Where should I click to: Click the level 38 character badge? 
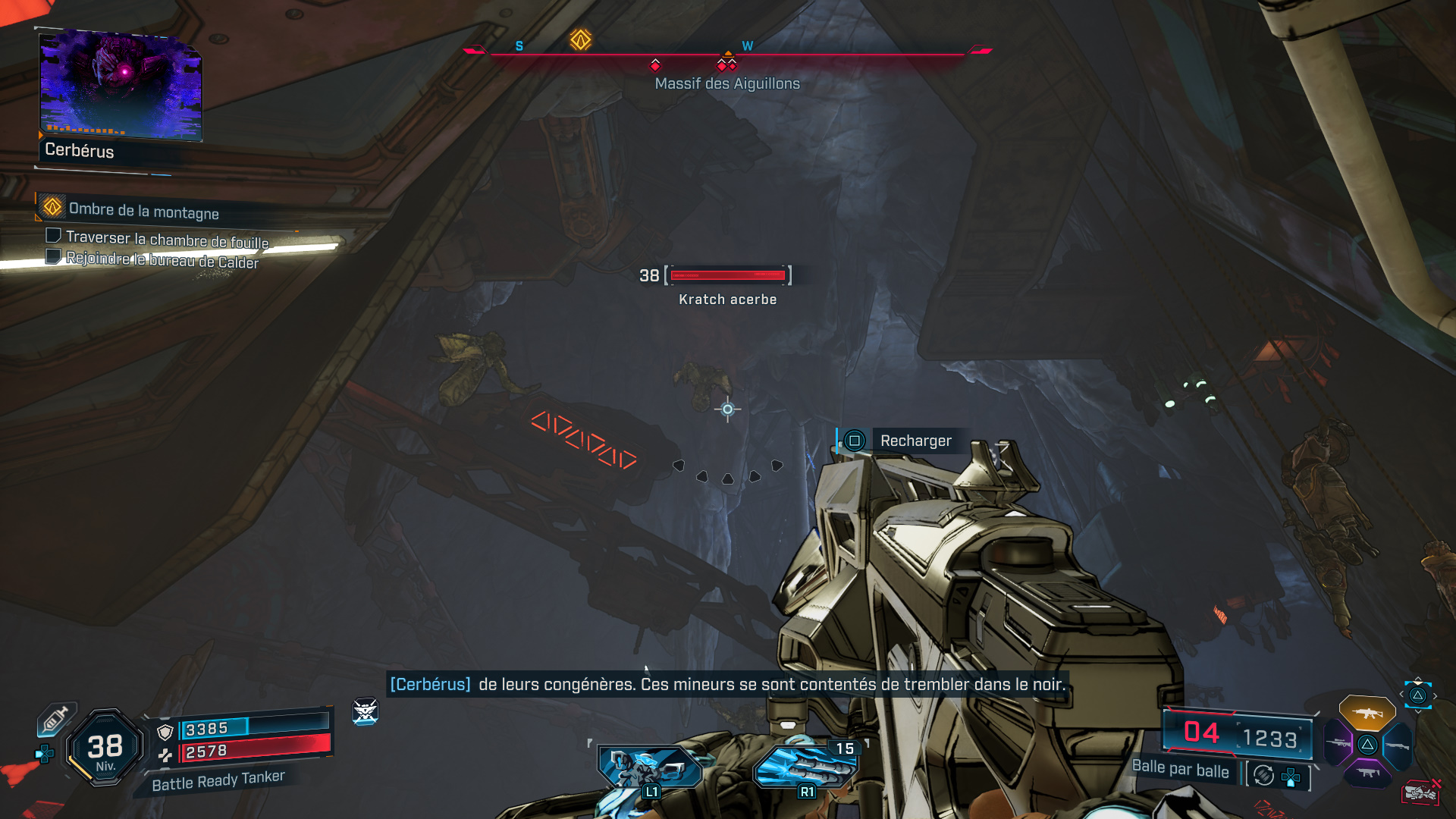105,748
